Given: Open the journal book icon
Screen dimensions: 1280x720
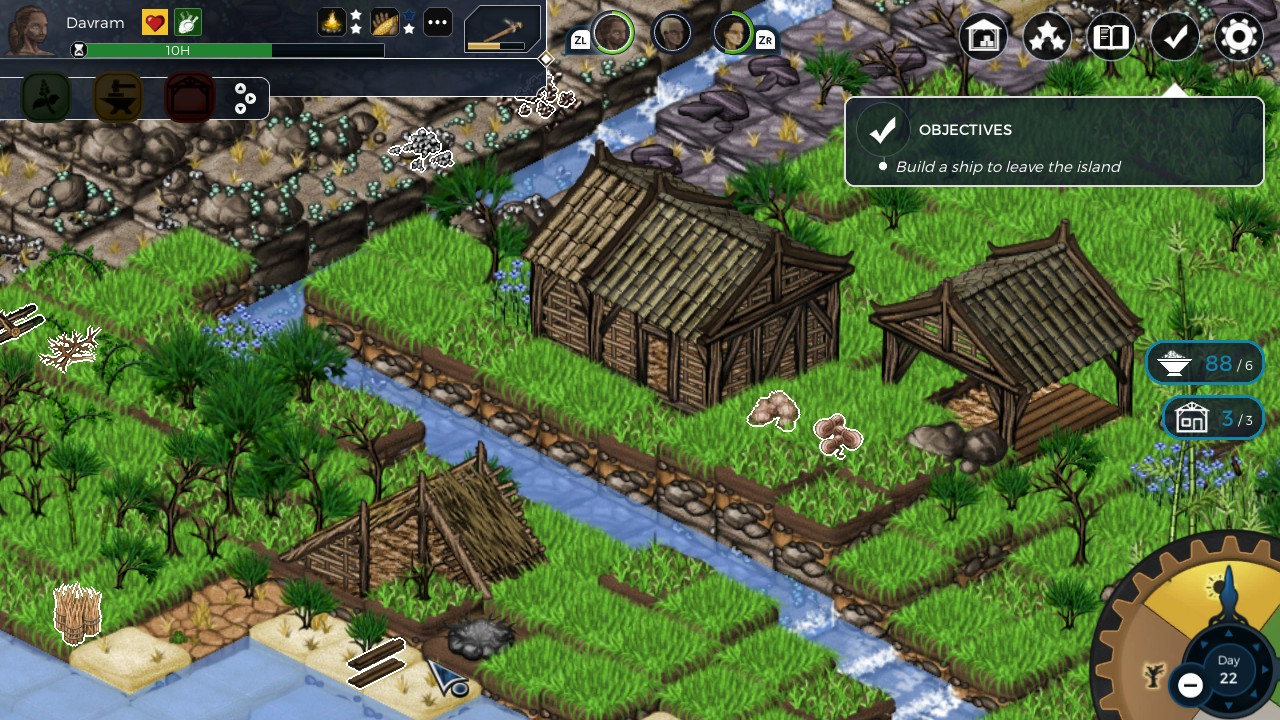Looking at the screenshot, I should (1110, 36).
